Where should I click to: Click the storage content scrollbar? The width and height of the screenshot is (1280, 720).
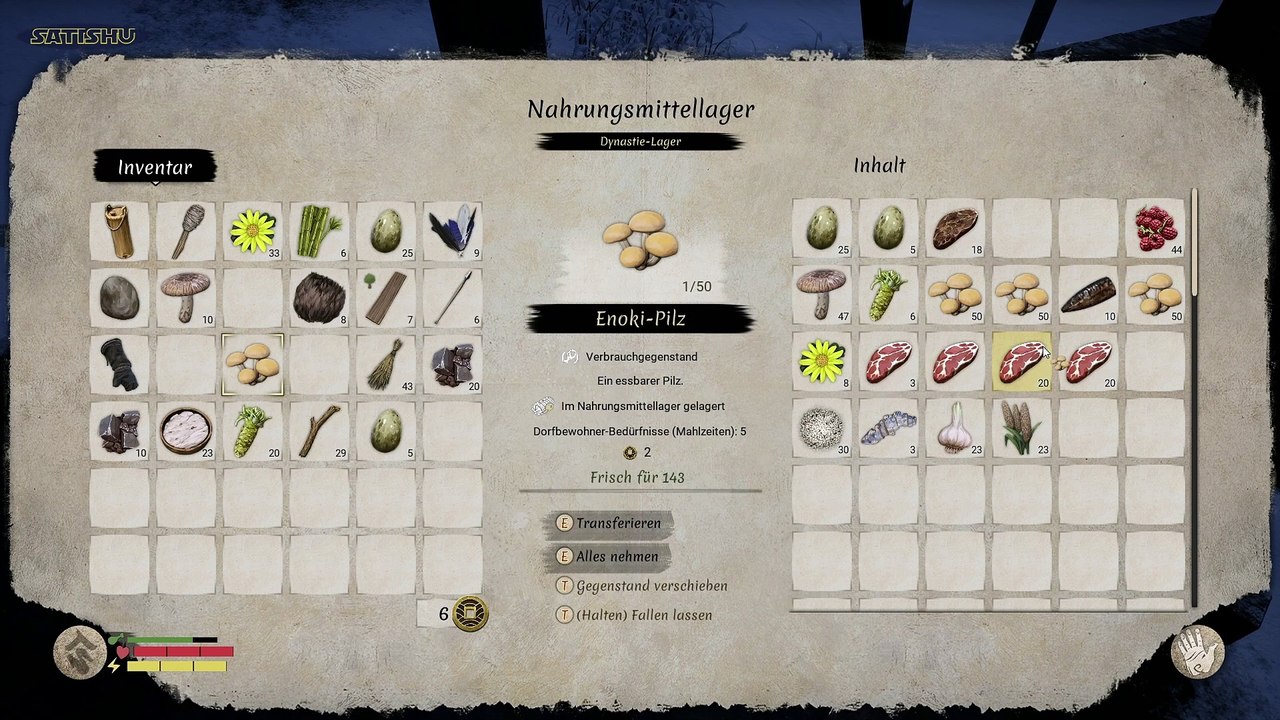(1194, 245)
